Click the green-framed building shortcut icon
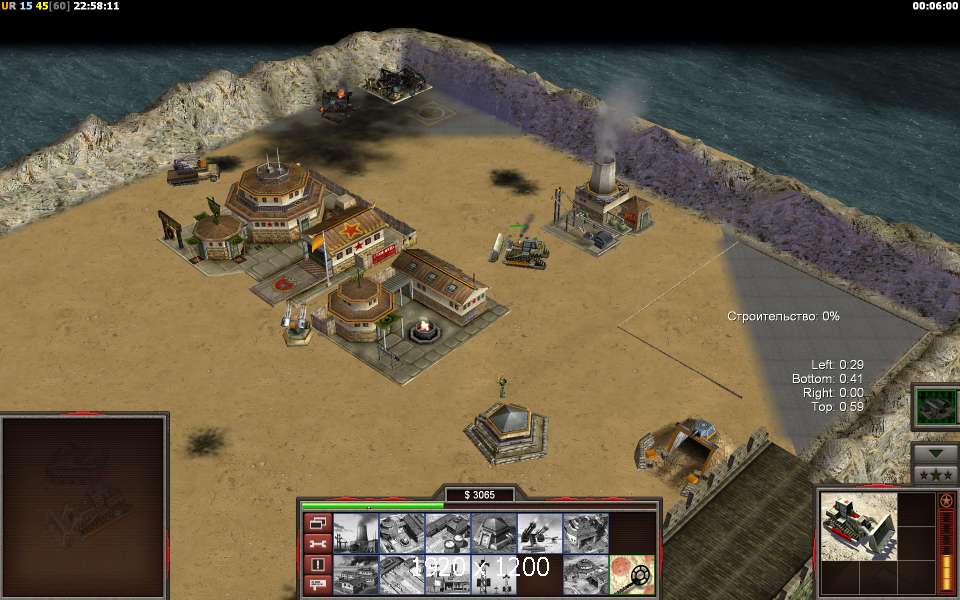This screenshot has height=600, width=960. (936, 407)
